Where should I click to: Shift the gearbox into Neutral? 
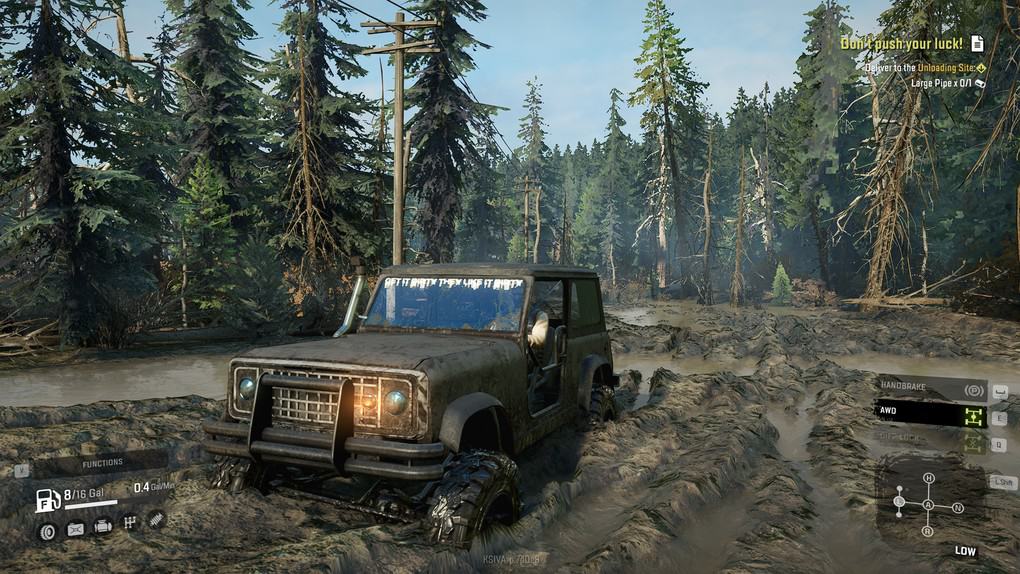pos(957,508)
